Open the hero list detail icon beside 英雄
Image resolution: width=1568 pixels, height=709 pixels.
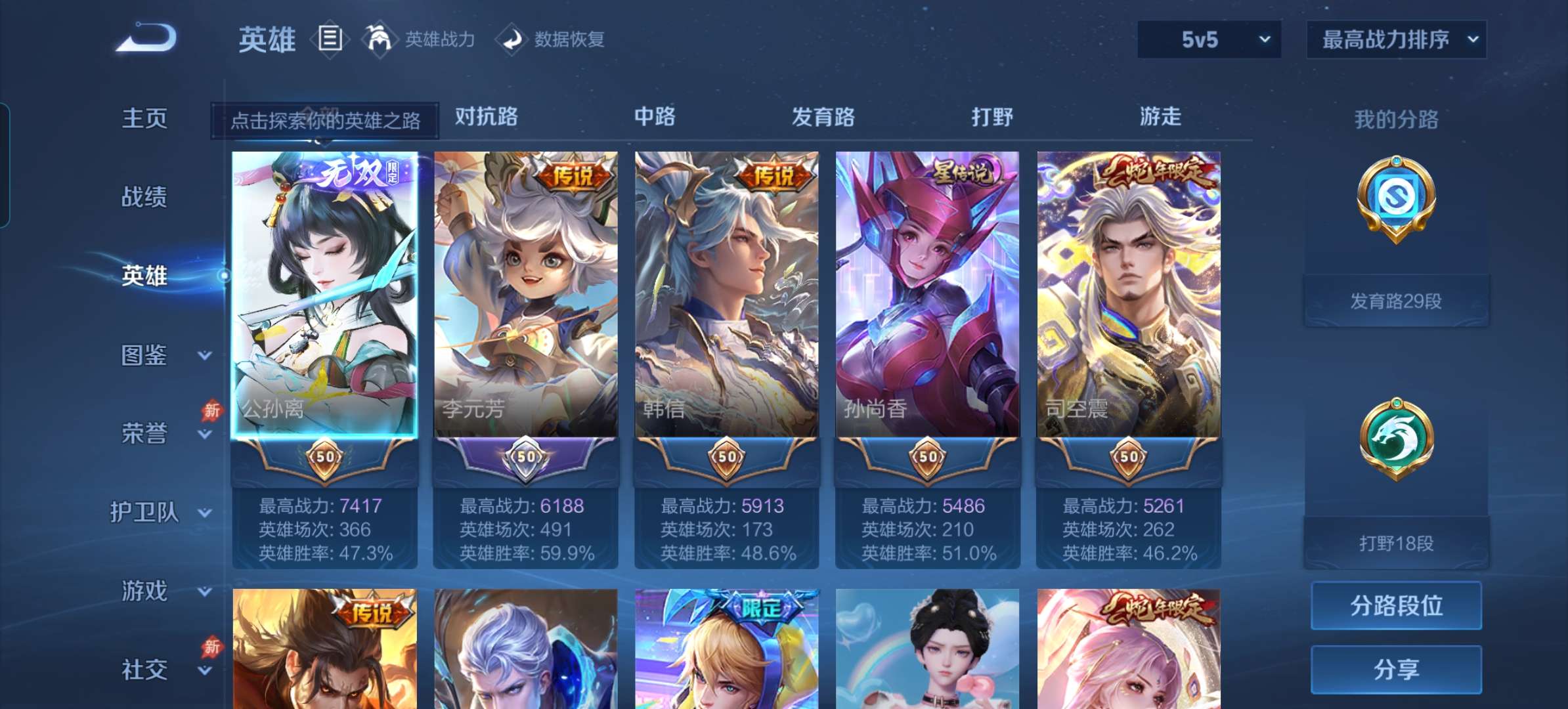(330, 39)
